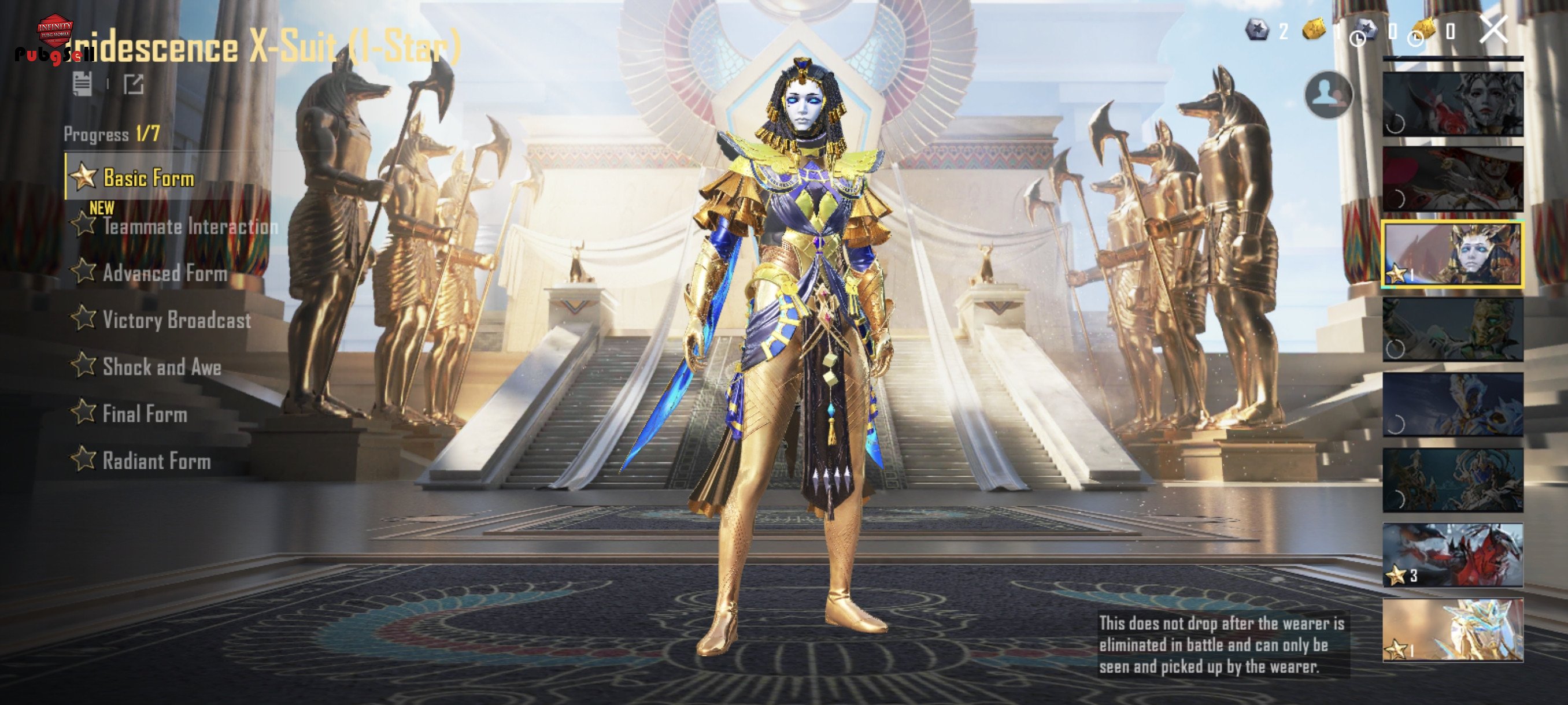The width and height of the screenshot is (1568, 705).
Task: Select the red 3-star X-Suit thumbnail
Action: pos(1452,555)
